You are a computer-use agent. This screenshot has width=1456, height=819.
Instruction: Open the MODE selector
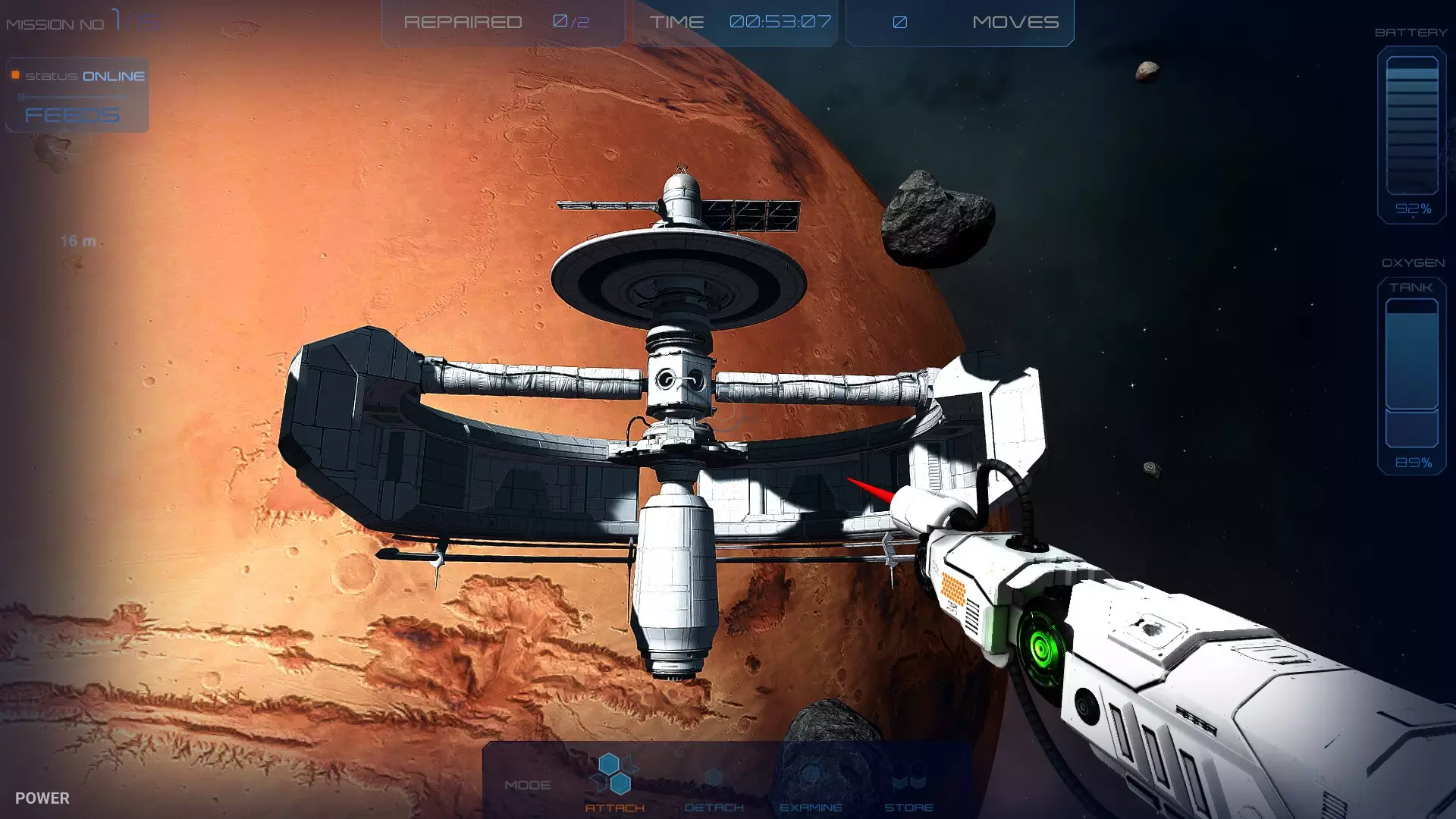530,785
